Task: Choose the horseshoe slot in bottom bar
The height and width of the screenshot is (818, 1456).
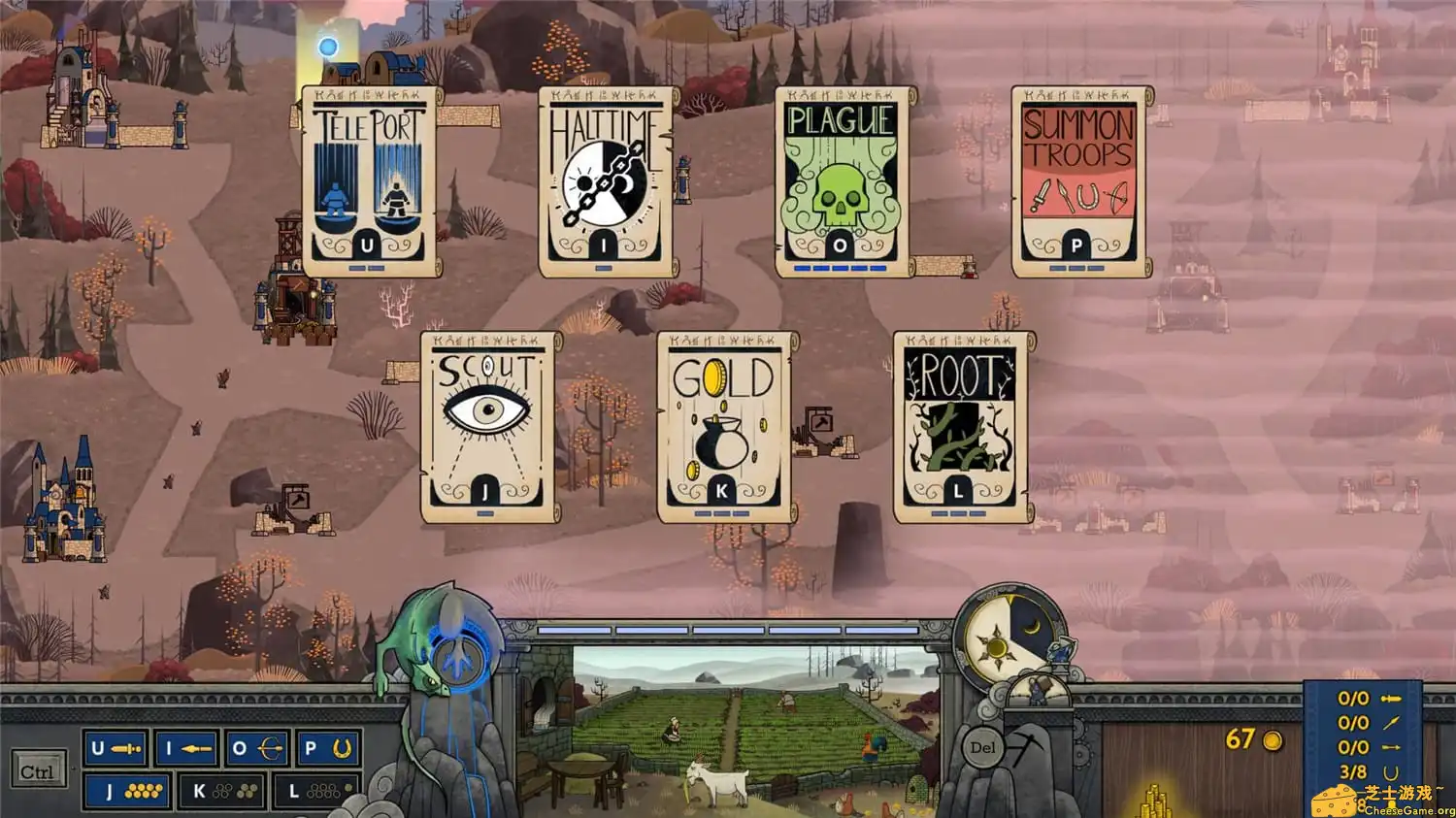Action: tap(328, 749)
